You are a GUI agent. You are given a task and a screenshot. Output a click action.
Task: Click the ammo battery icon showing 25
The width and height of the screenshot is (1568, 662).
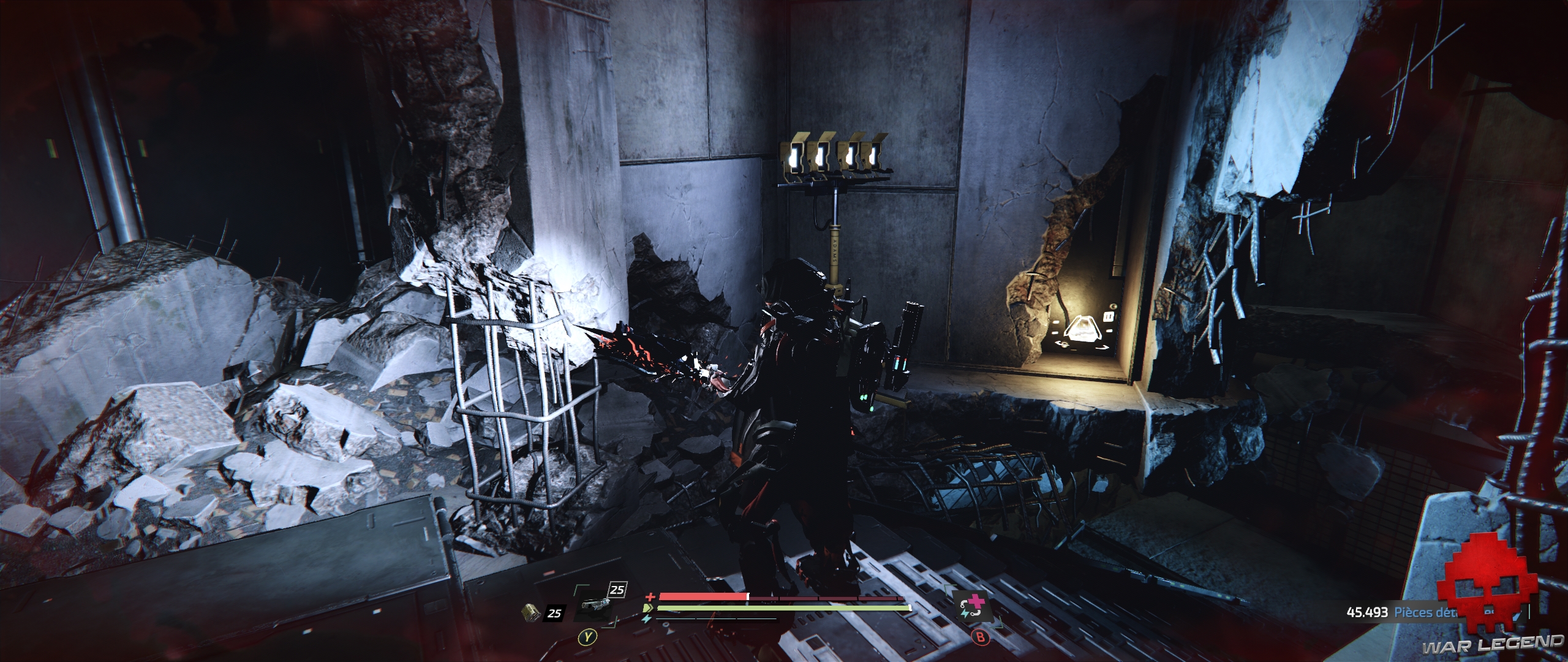530,613
